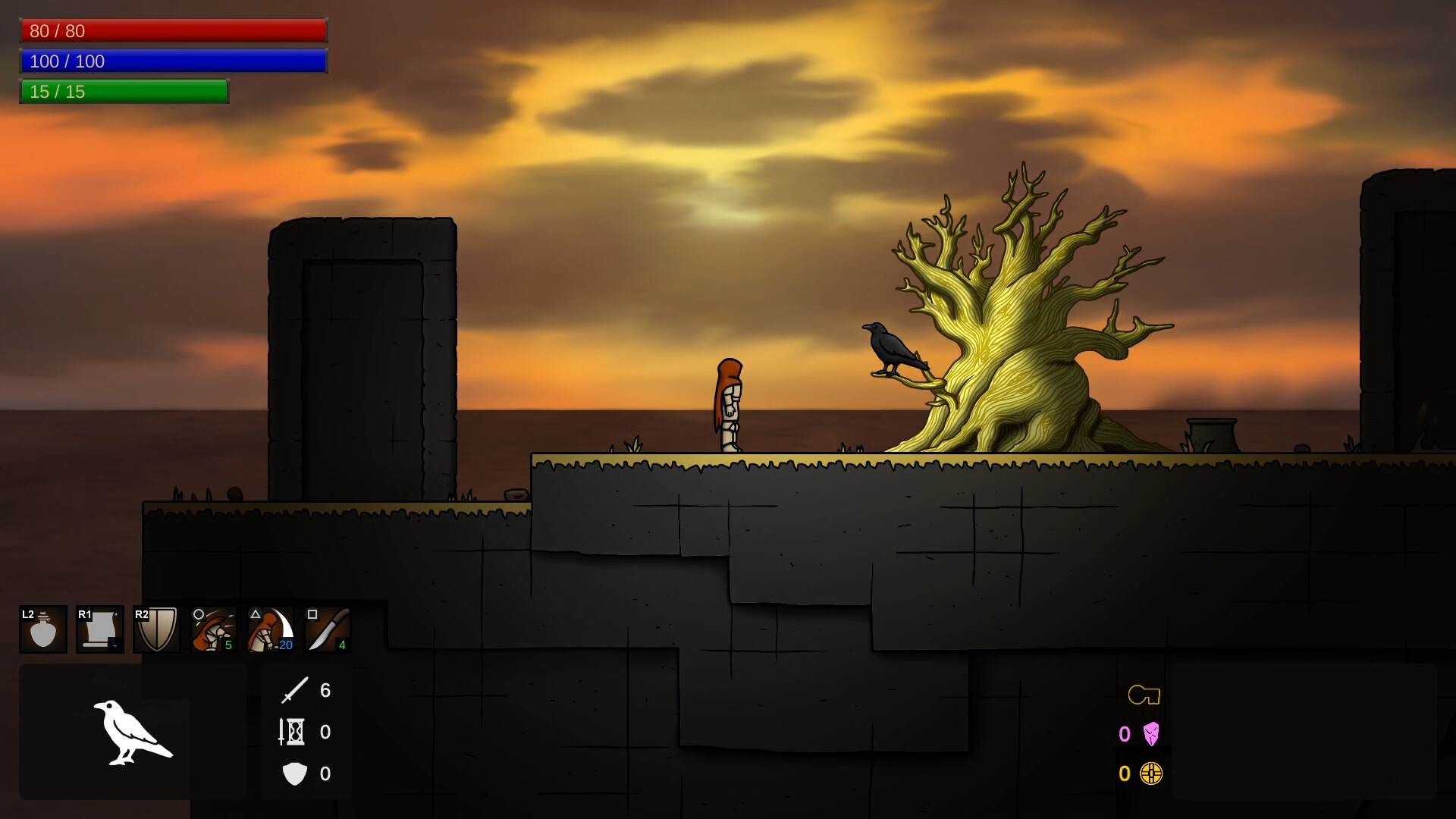1456x819 pixels.
Task: Click the knife count number 4 badge
Action: pyautogui.click(x=343, y=646)
